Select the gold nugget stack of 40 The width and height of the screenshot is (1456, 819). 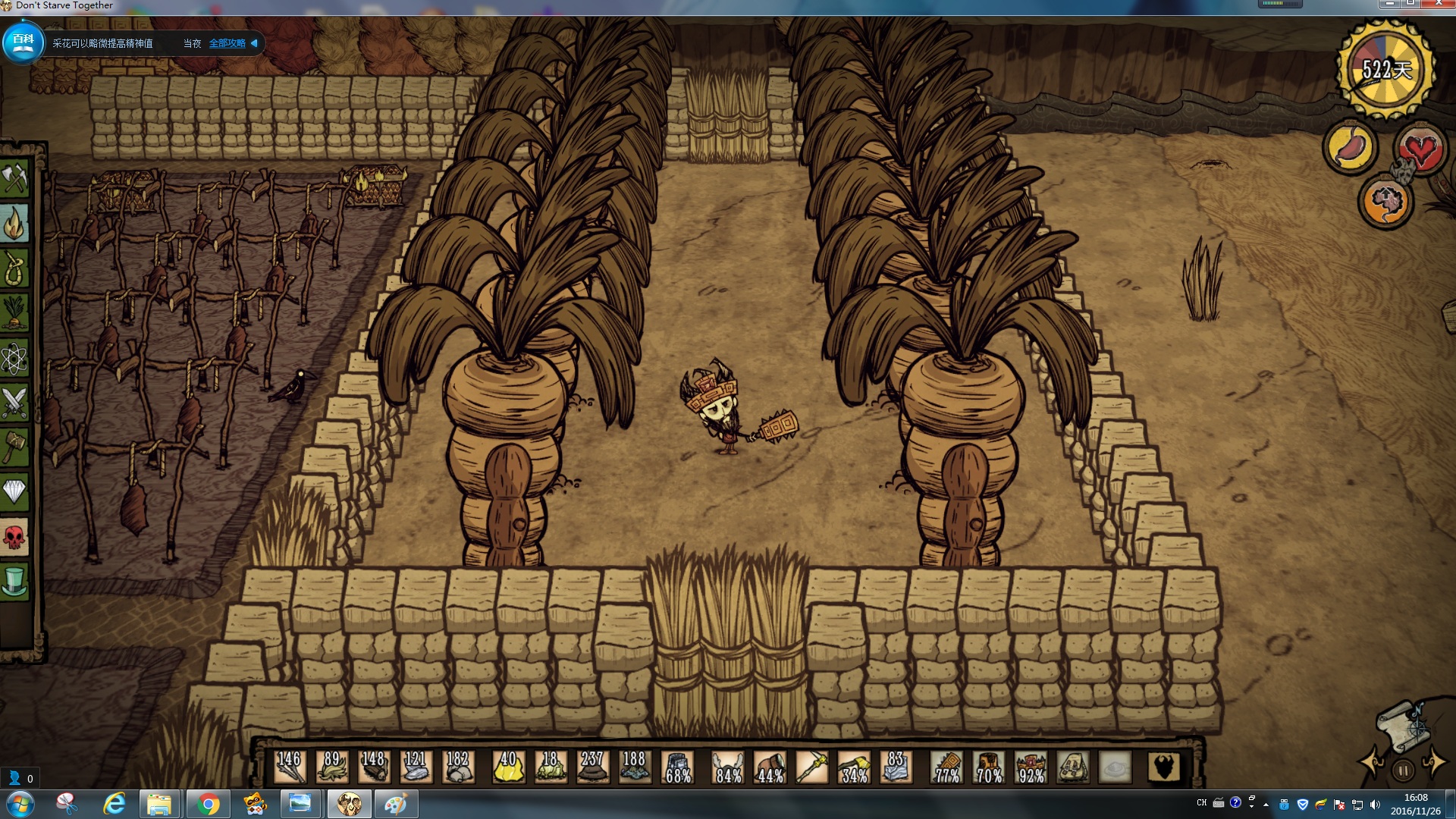pyautogui.click(x=508, y=767)
